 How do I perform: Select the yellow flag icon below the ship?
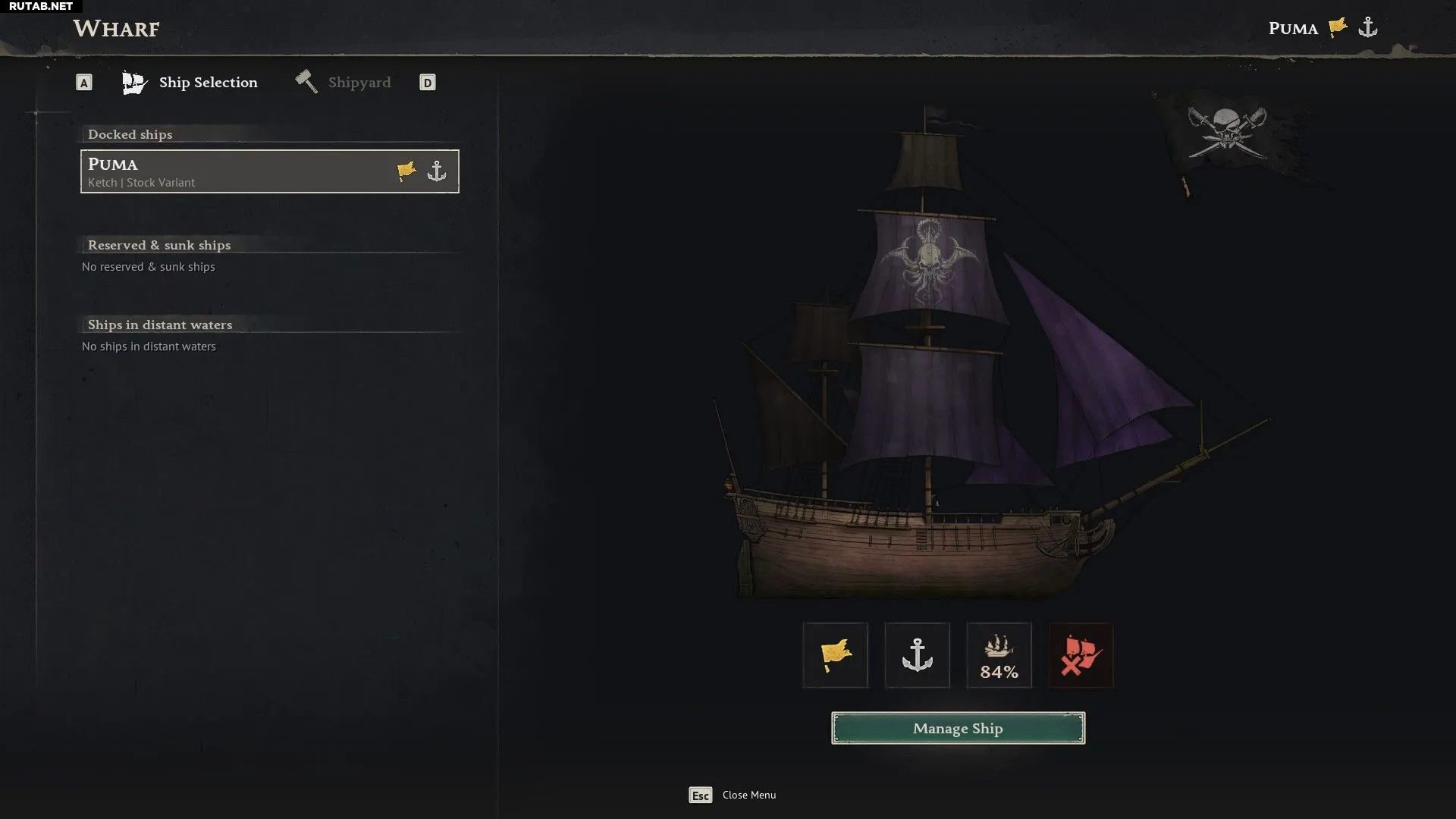coord(835,655)
